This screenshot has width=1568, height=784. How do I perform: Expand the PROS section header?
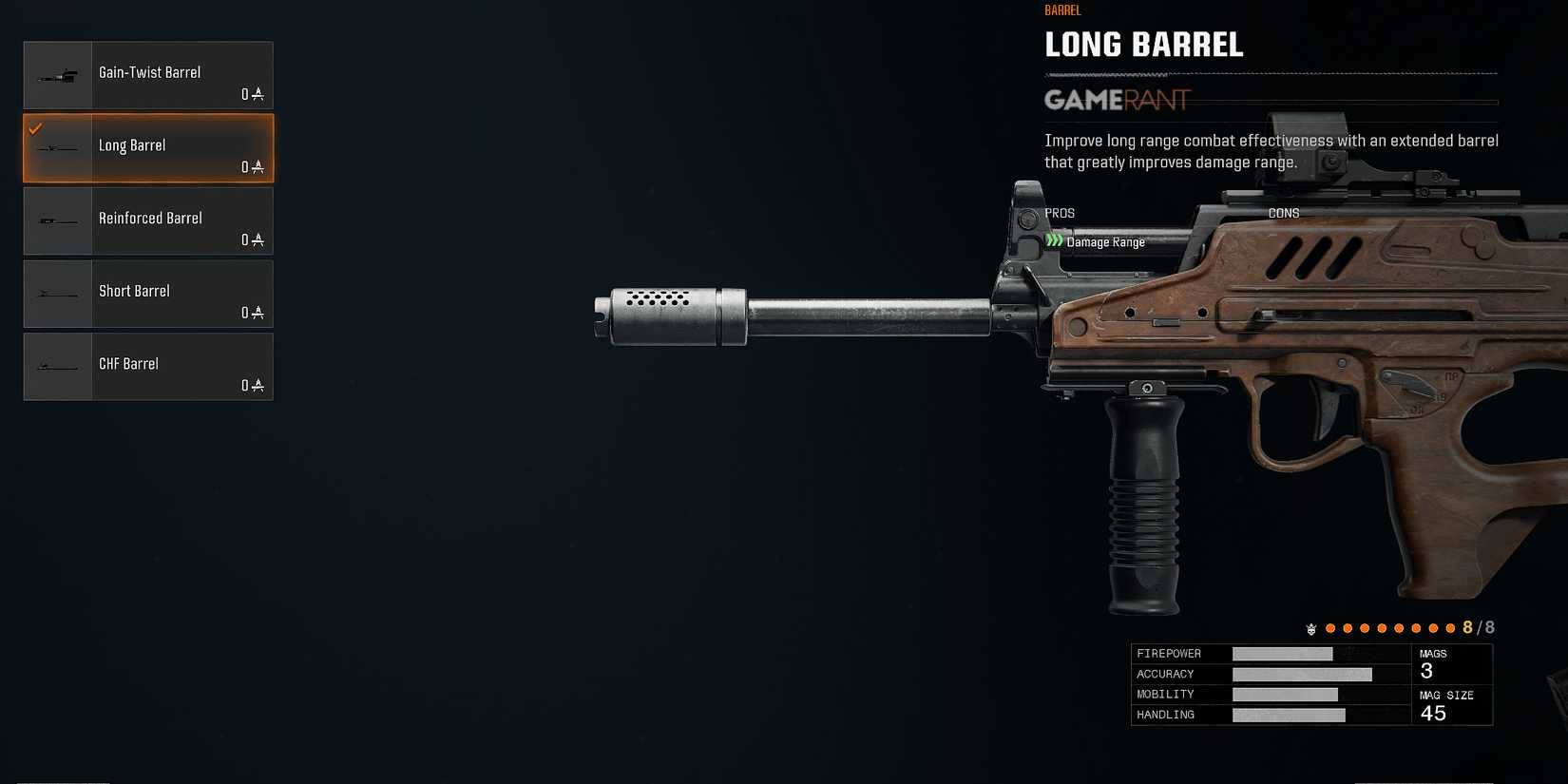pyautogui.click(x=1060, y=213)
